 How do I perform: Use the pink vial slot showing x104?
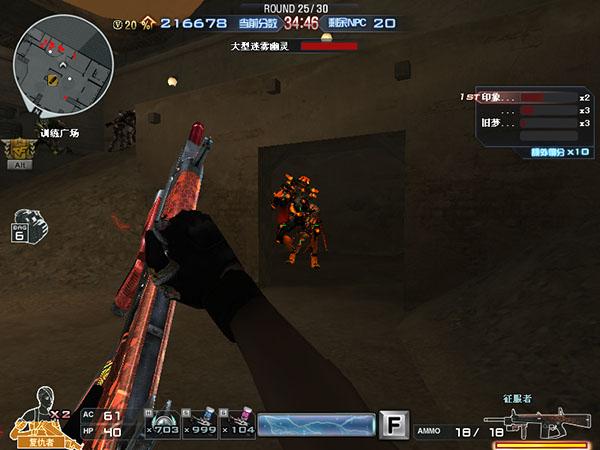(237, 423)
